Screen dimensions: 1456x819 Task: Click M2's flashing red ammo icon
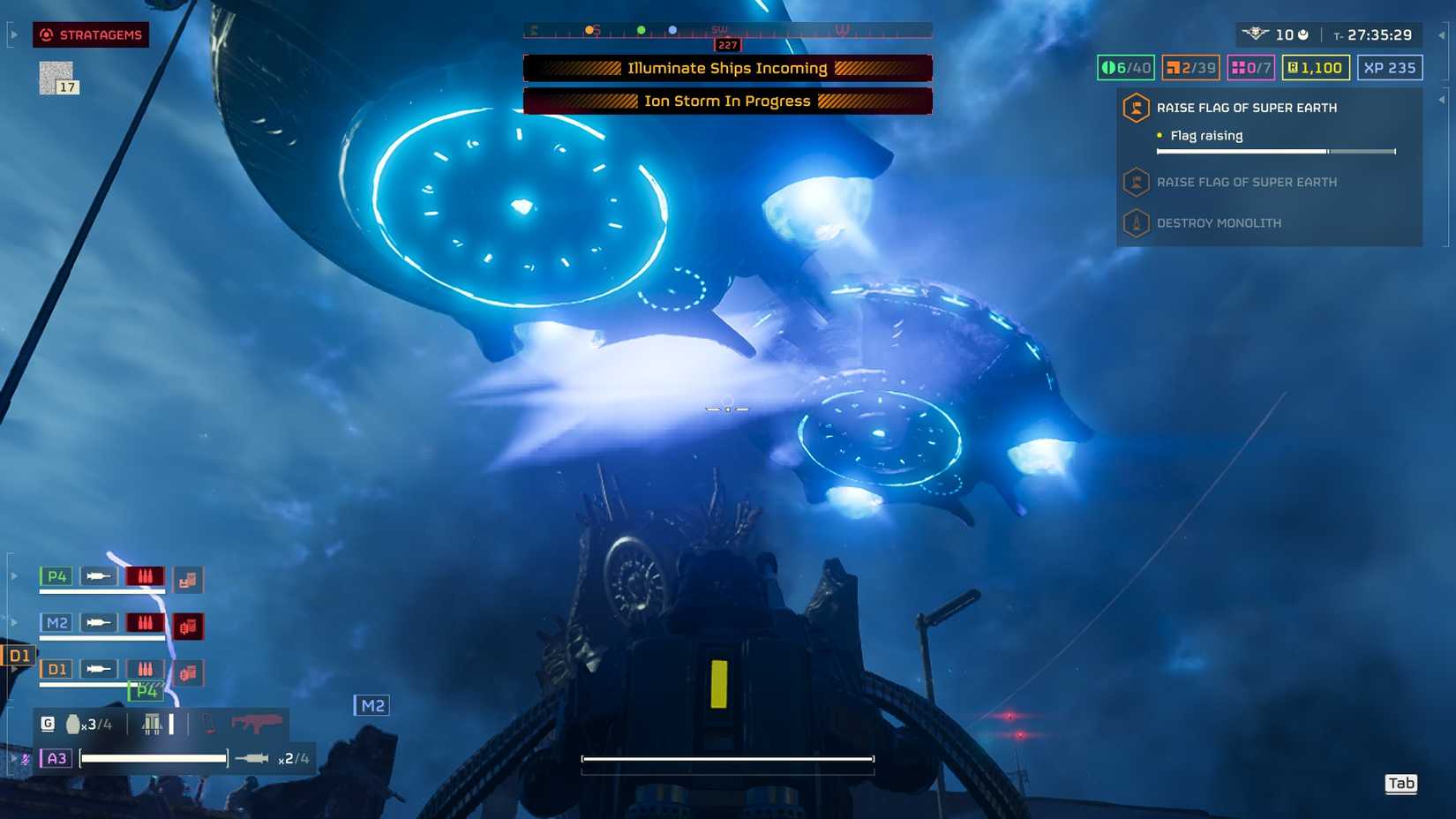[x=146, y=622]
